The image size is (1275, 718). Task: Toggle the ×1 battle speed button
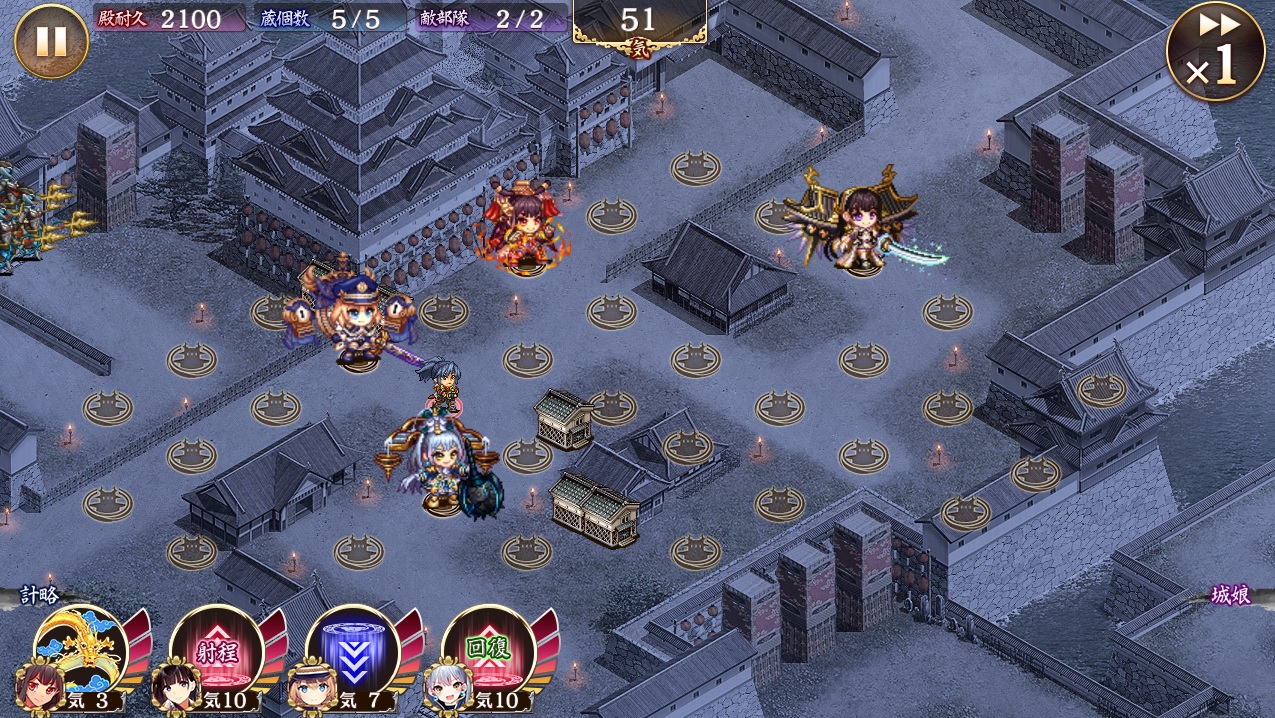[1215, 52]
